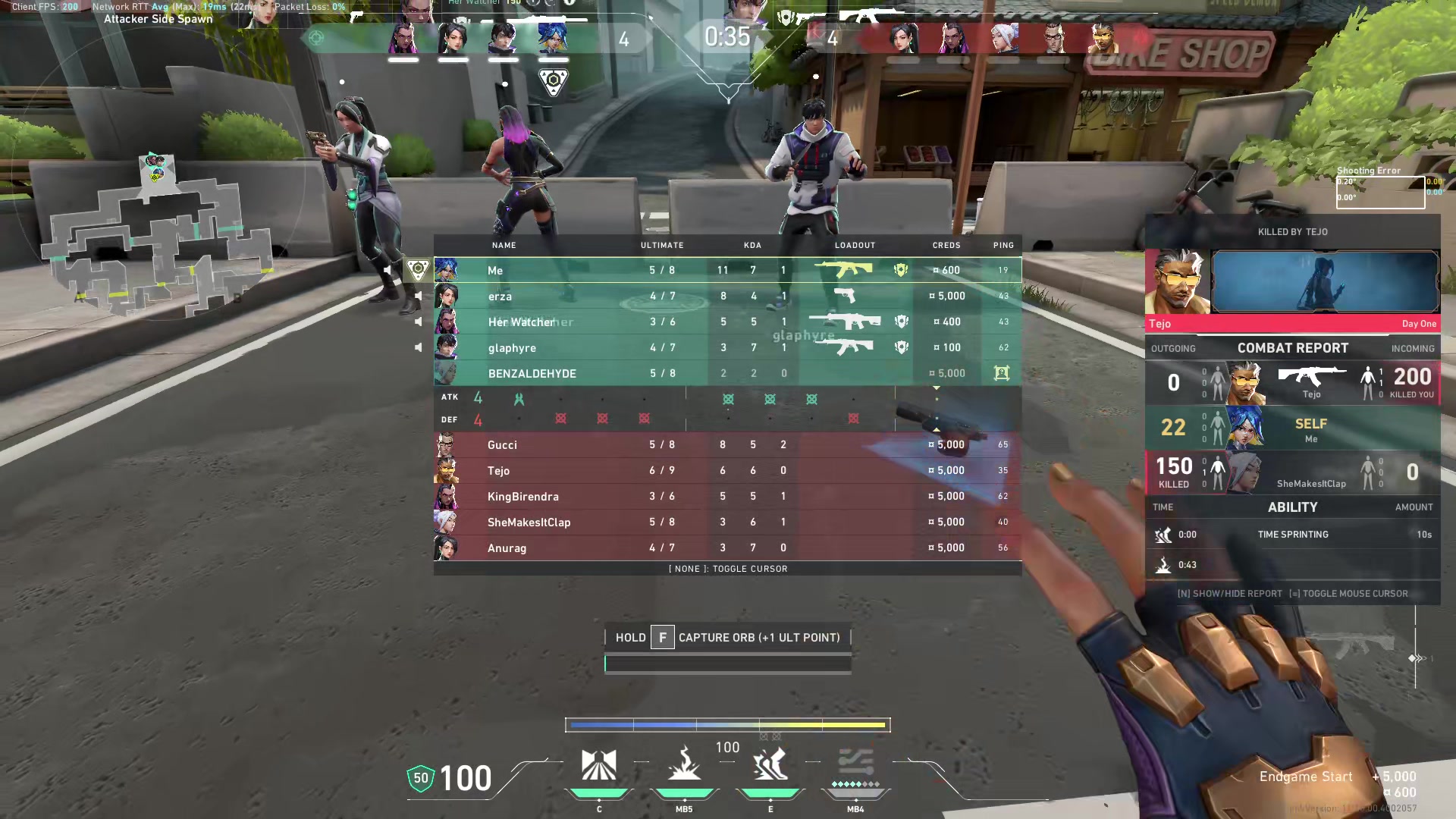Select the MB4 ultimate ability icon
Image resolution: width=1456 pixels, height=819 pixels.
(x=855, y=766)
